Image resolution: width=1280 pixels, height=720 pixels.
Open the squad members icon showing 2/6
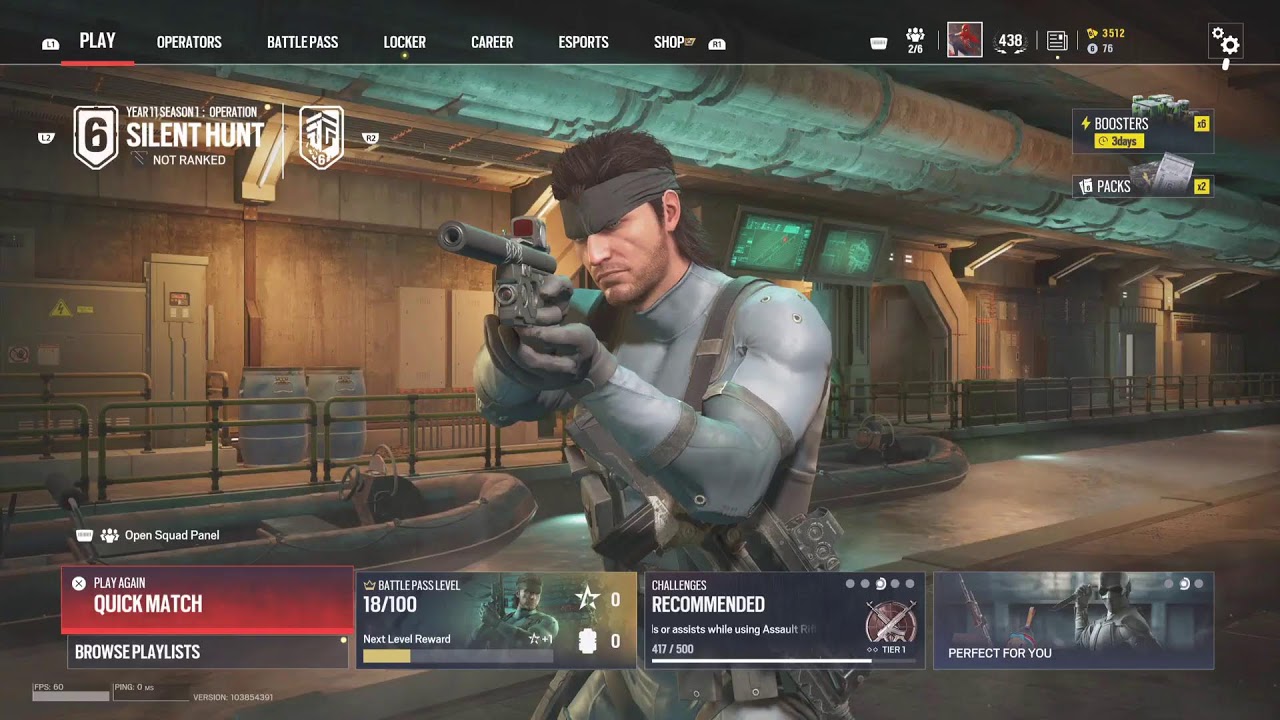[915, 40]
